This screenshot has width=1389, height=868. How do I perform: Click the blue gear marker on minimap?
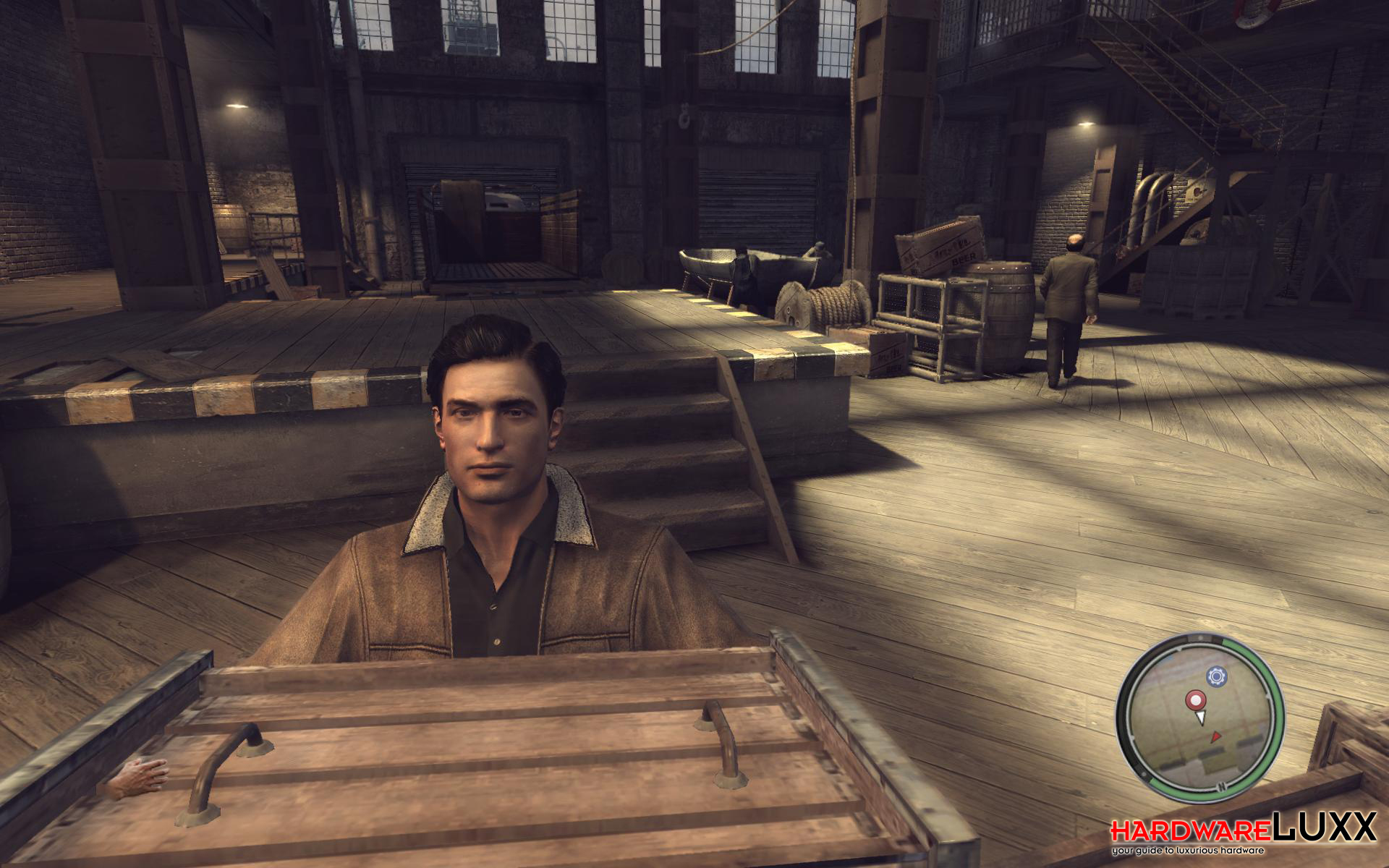click(1216, 677)
